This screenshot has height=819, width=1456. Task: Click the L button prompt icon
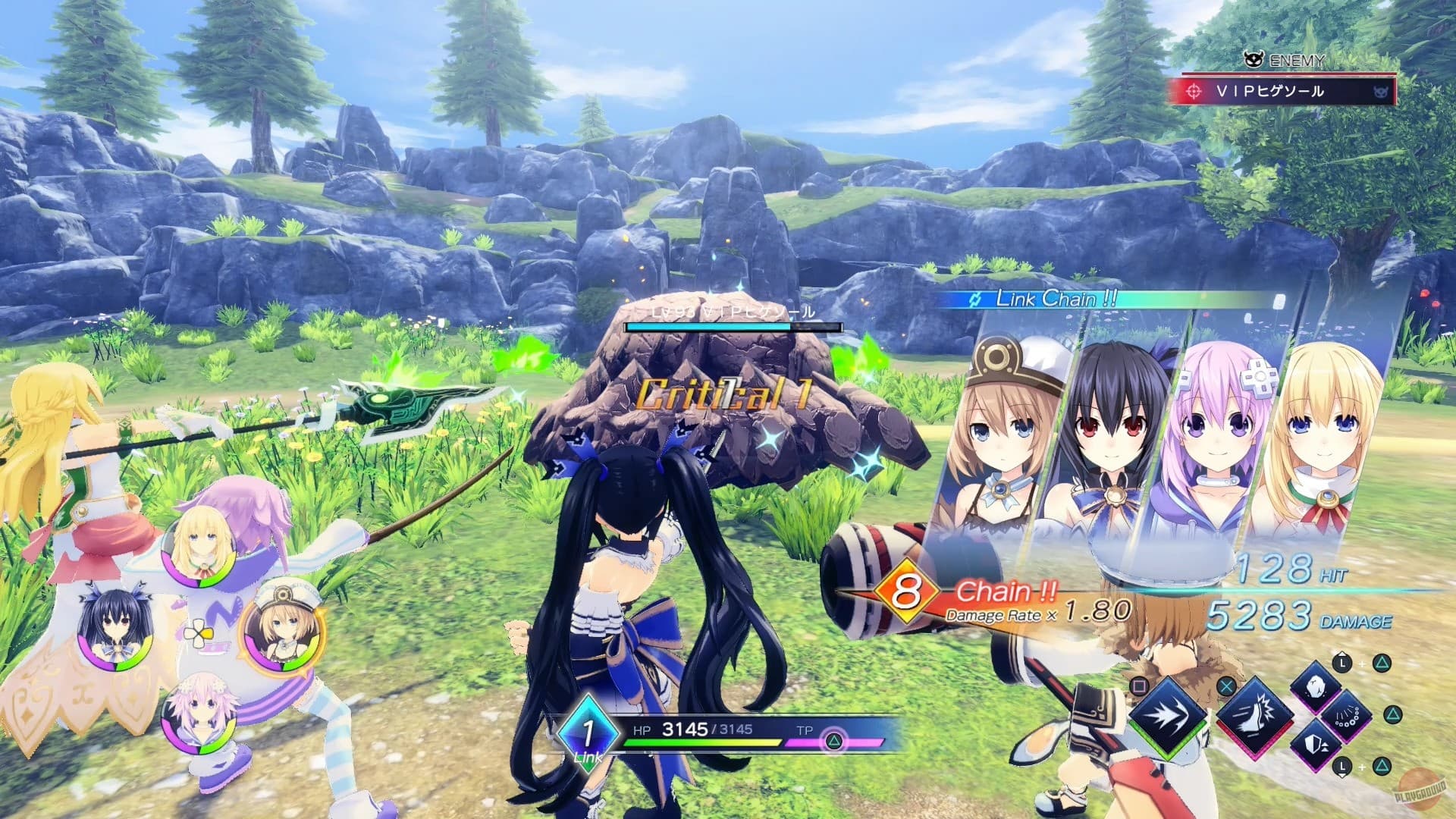point(1341,662)
